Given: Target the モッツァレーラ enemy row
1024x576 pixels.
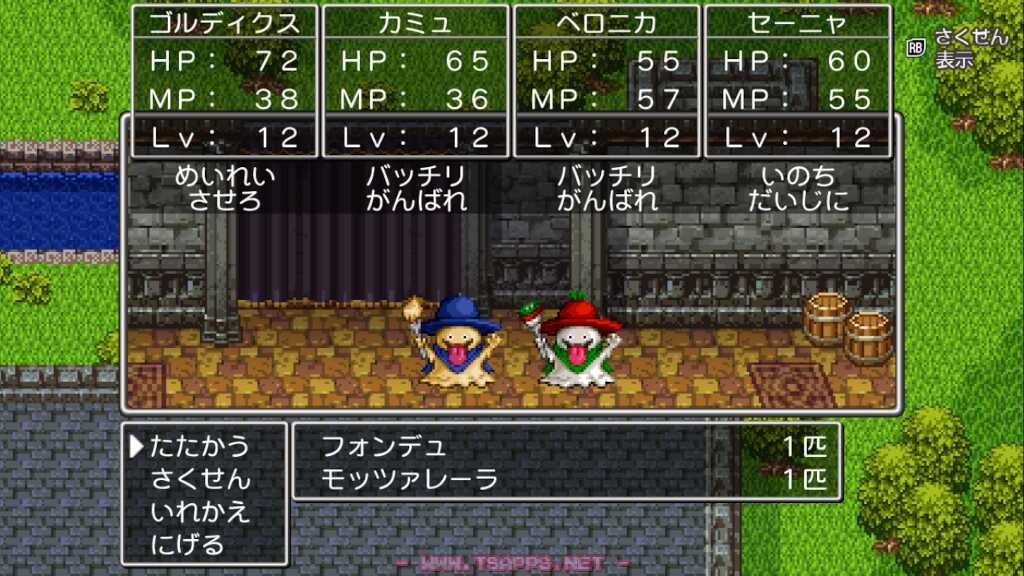Looking at the screenshot, I should point(566,479).
